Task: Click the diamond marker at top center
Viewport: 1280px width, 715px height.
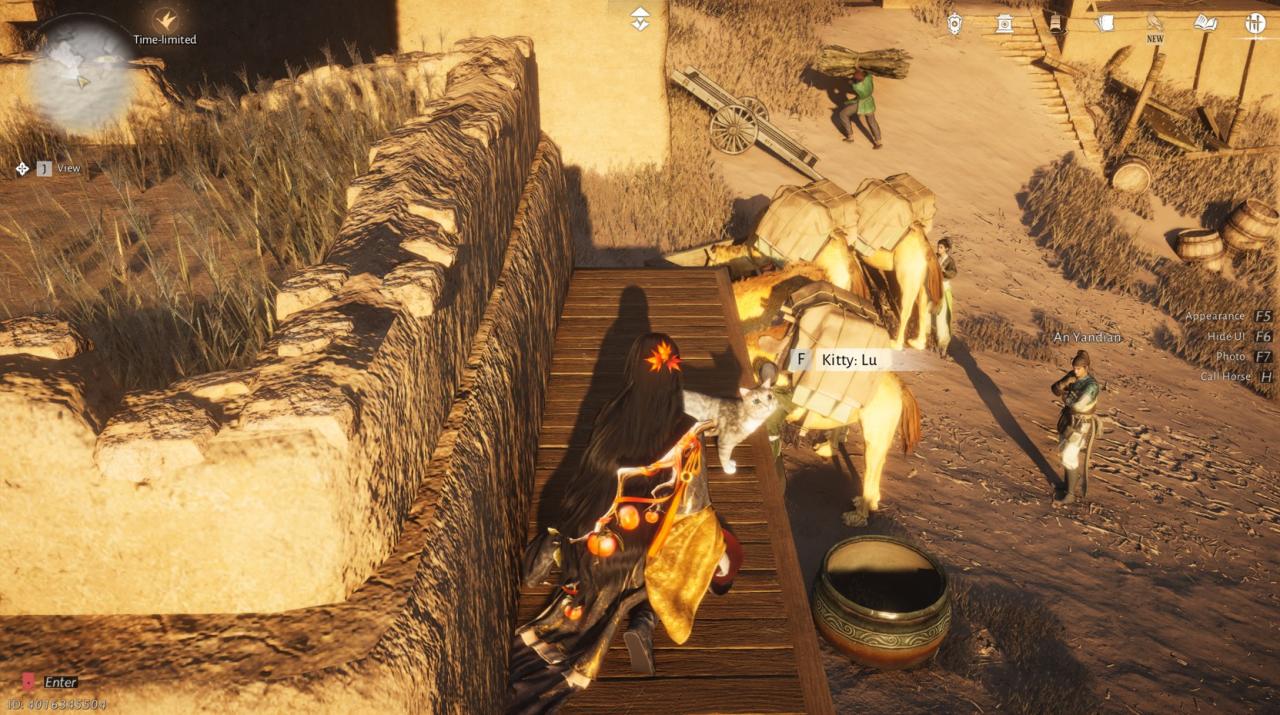Action: tap(640, 19)
